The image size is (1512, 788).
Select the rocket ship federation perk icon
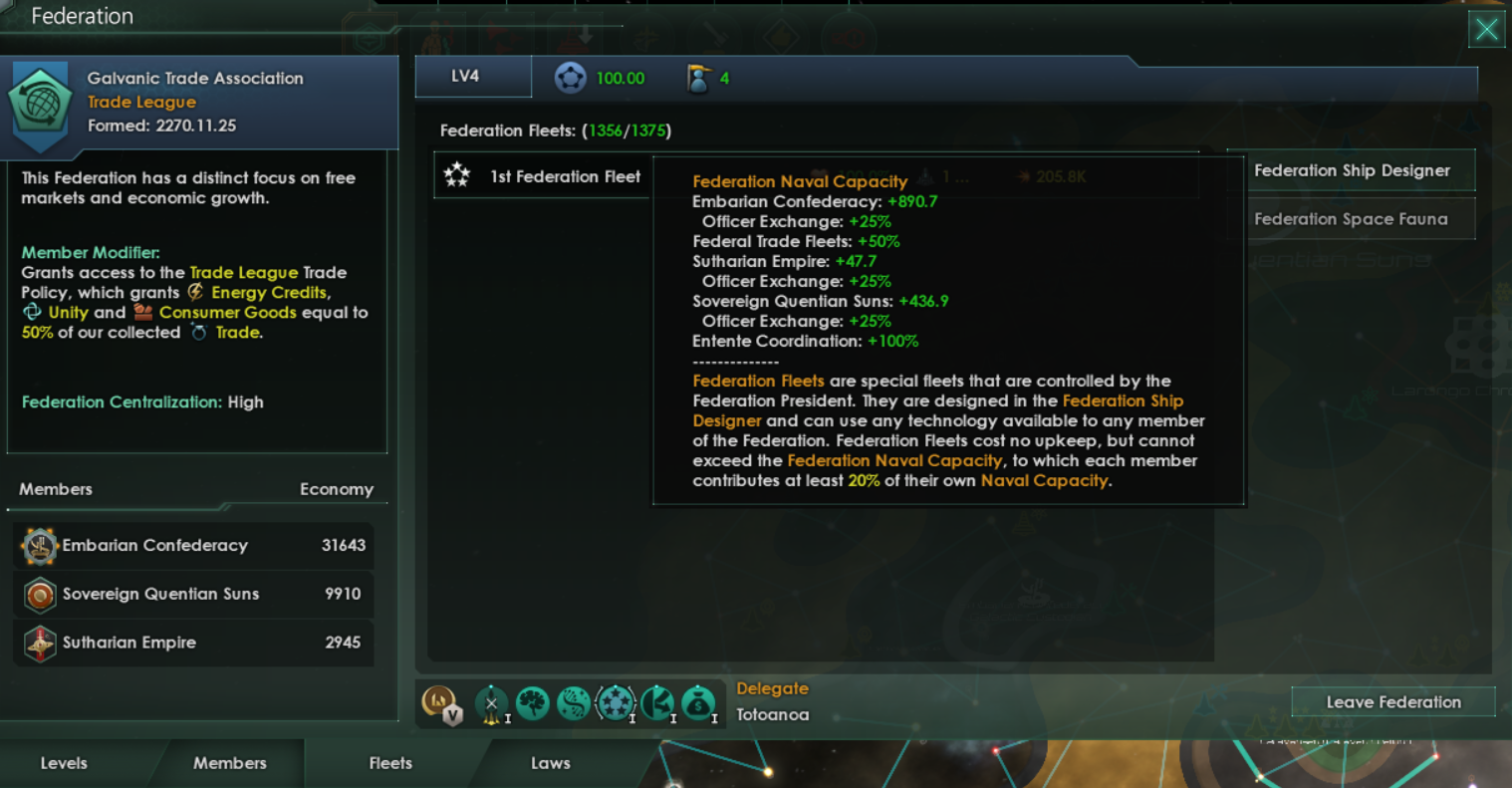pos(490,702)
